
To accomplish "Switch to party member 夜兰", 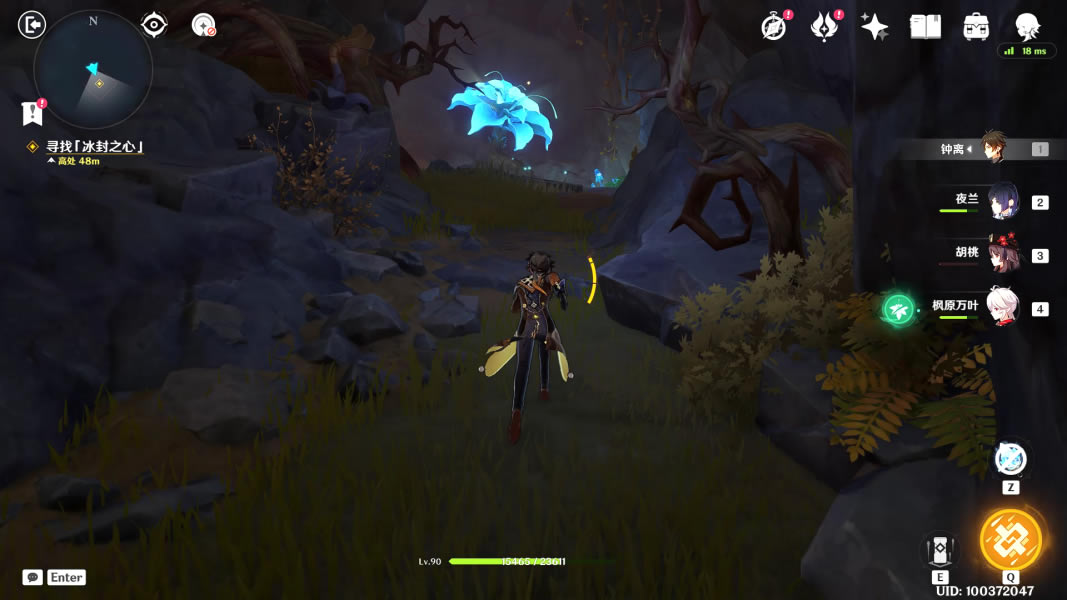I will click(x=1001, y=202).
